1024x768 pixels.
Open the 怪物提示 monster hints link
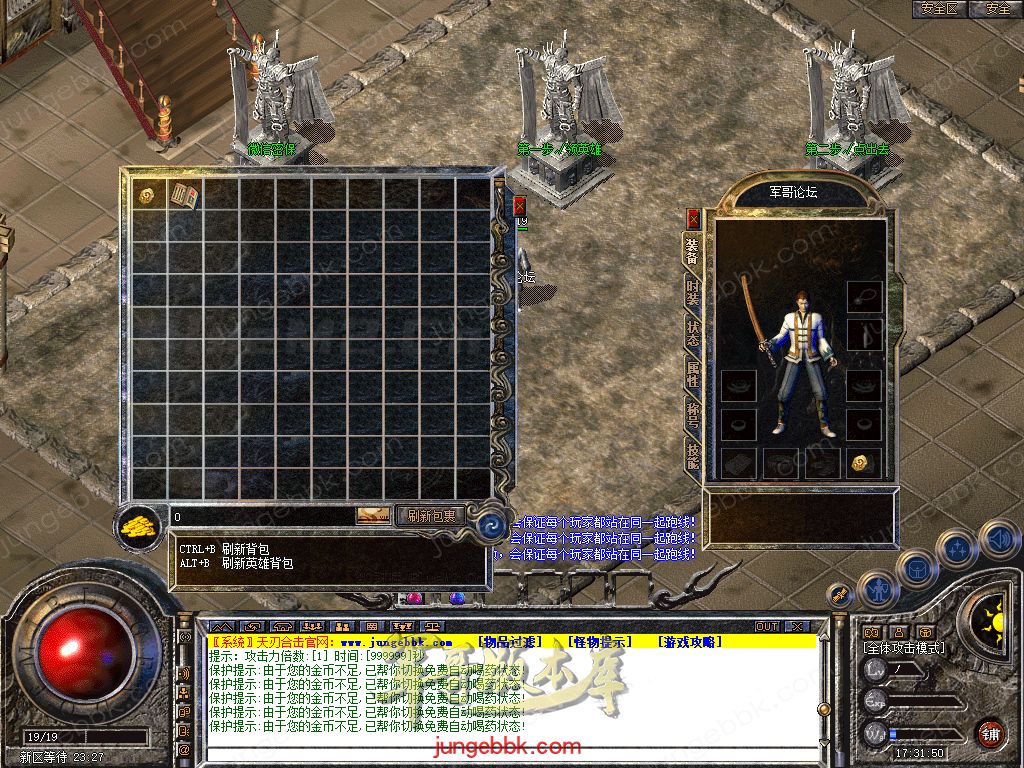[x=599, y=641]
